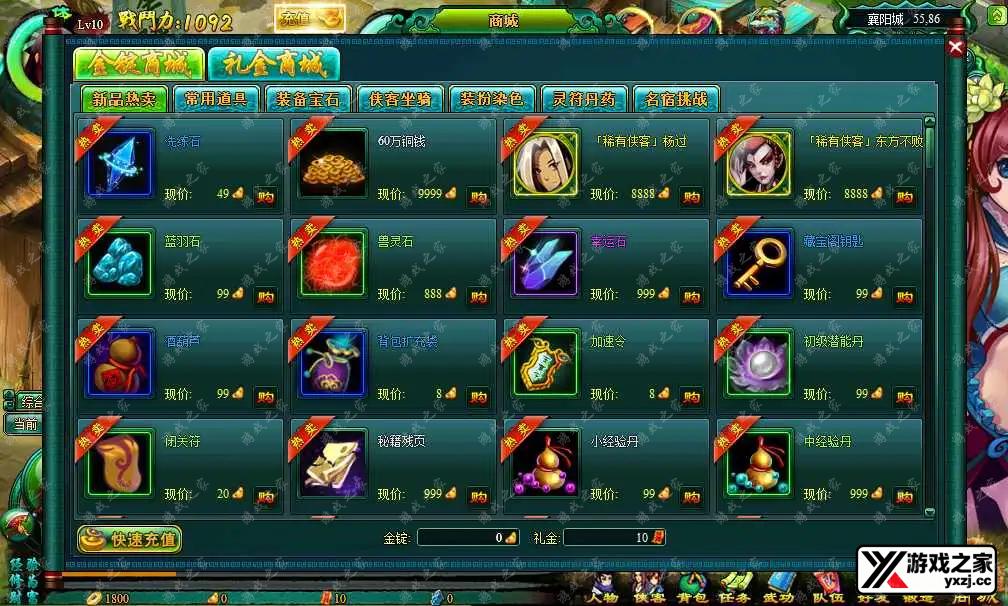
Task: Open the 装扮染色 category tab
Action: (x=492, y=99)
